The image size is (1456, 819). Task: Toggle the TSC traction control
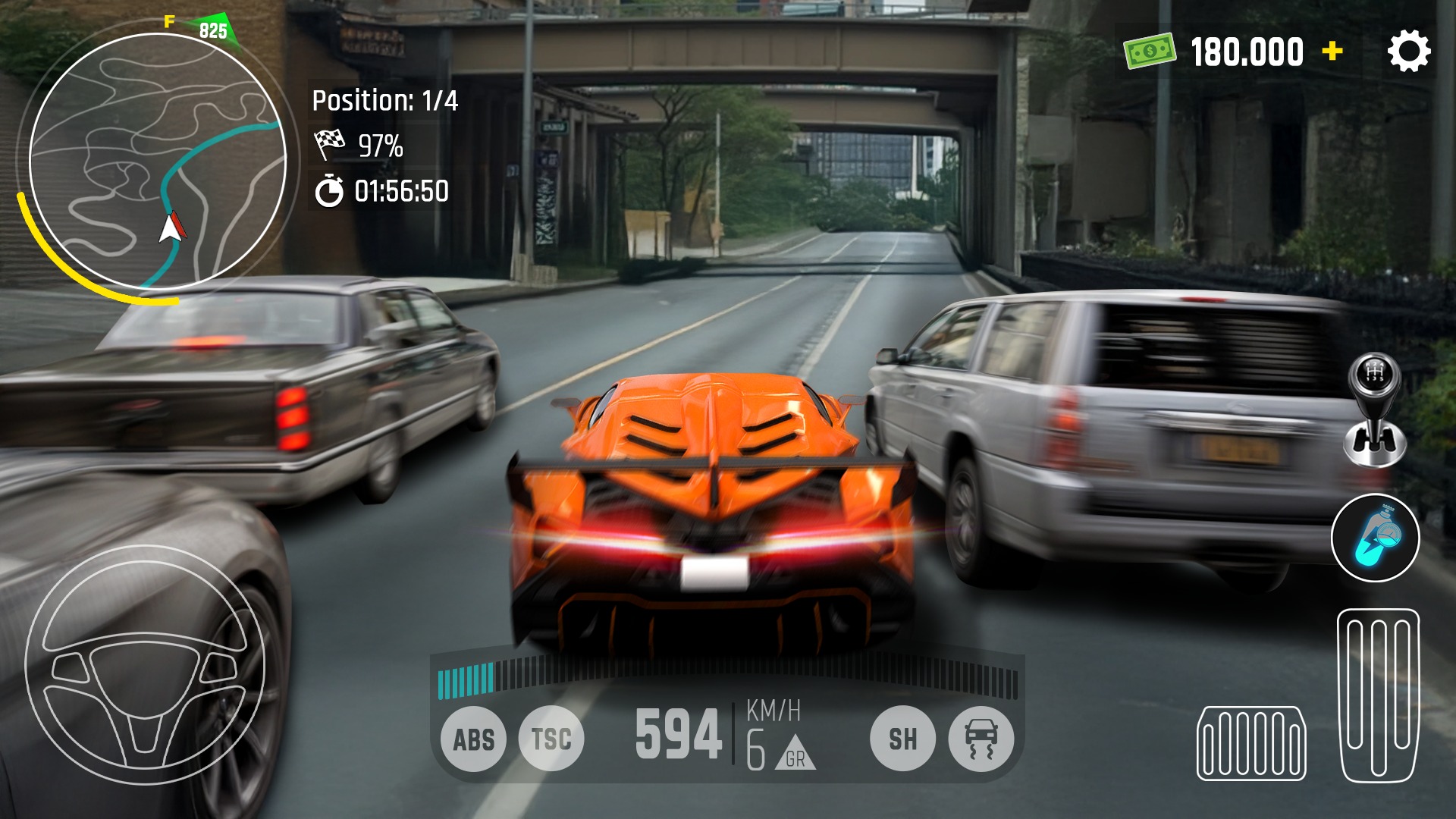pyautogui.click(x=552, y=737)
